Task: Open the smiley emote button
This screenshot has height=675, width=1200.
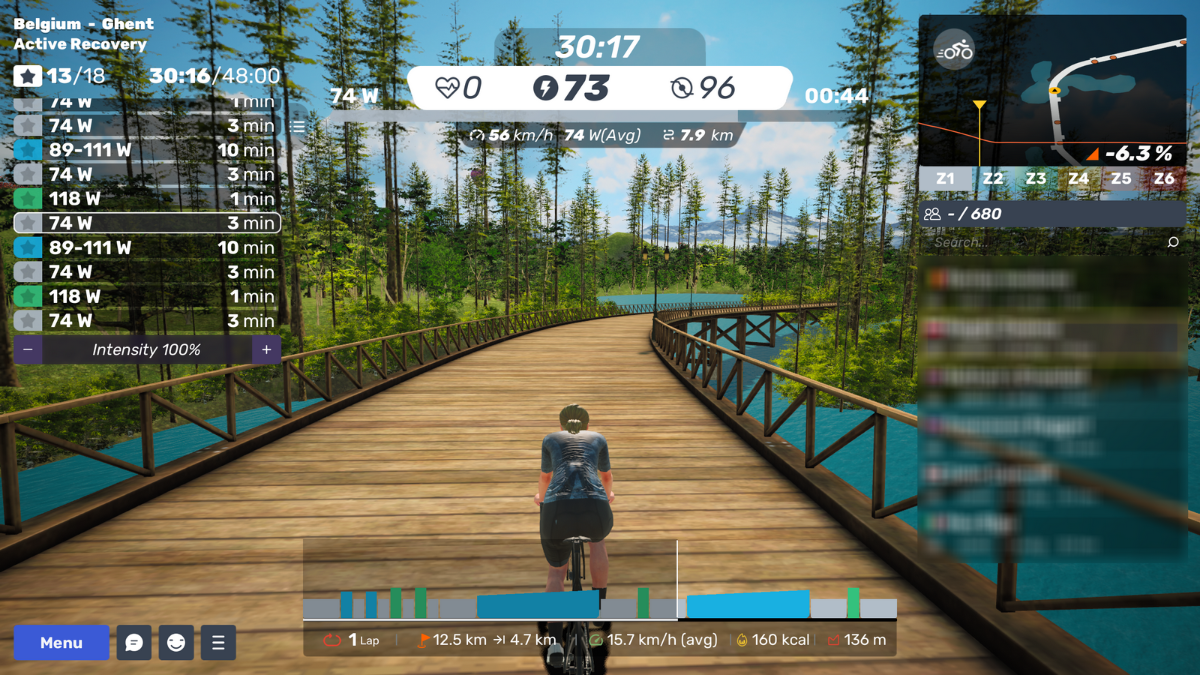Action: [x=176, y=643]
